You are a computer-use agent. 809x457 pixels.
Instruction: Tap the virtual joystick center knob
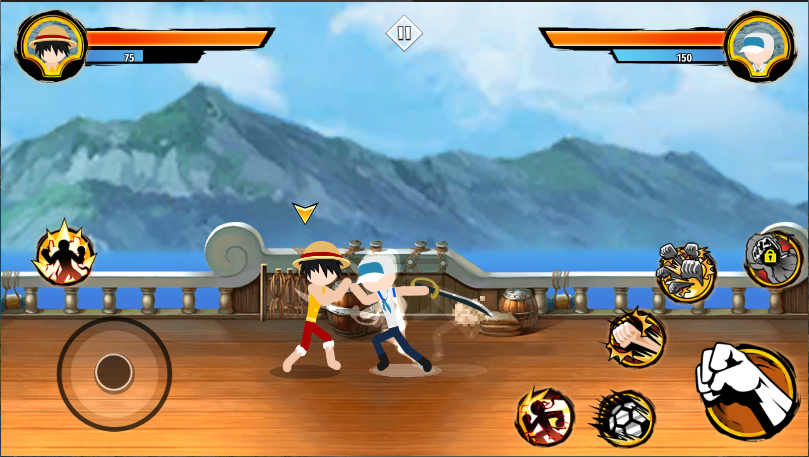[x=113, y=373]
